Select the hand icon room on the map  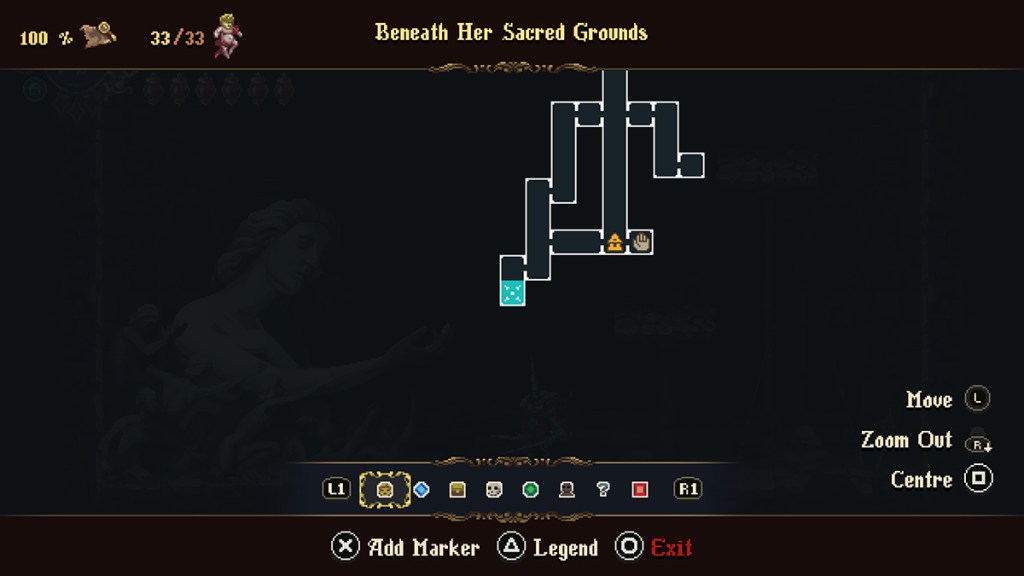coord(641,241)
